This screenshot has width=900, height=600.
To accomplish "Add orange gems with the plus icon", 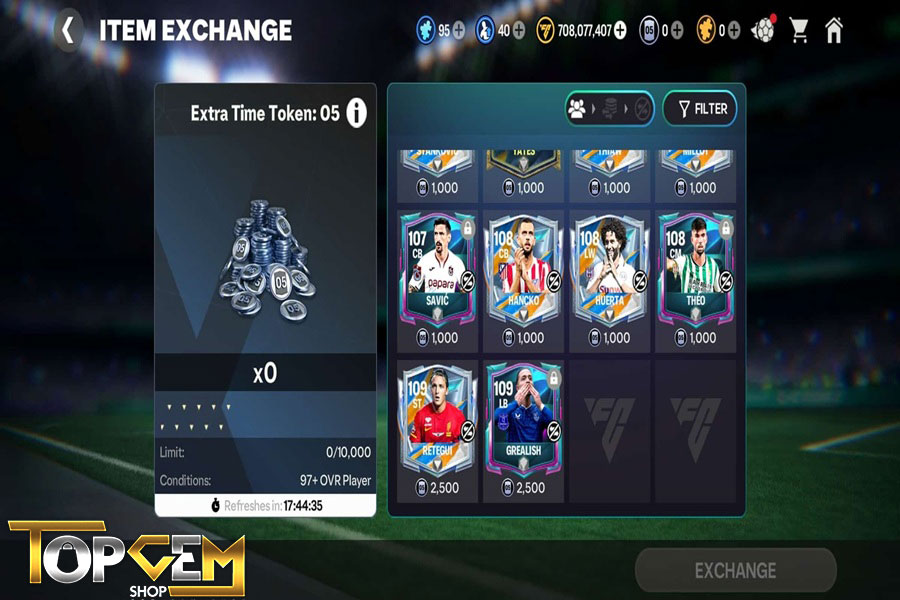I will click(734, 30).
